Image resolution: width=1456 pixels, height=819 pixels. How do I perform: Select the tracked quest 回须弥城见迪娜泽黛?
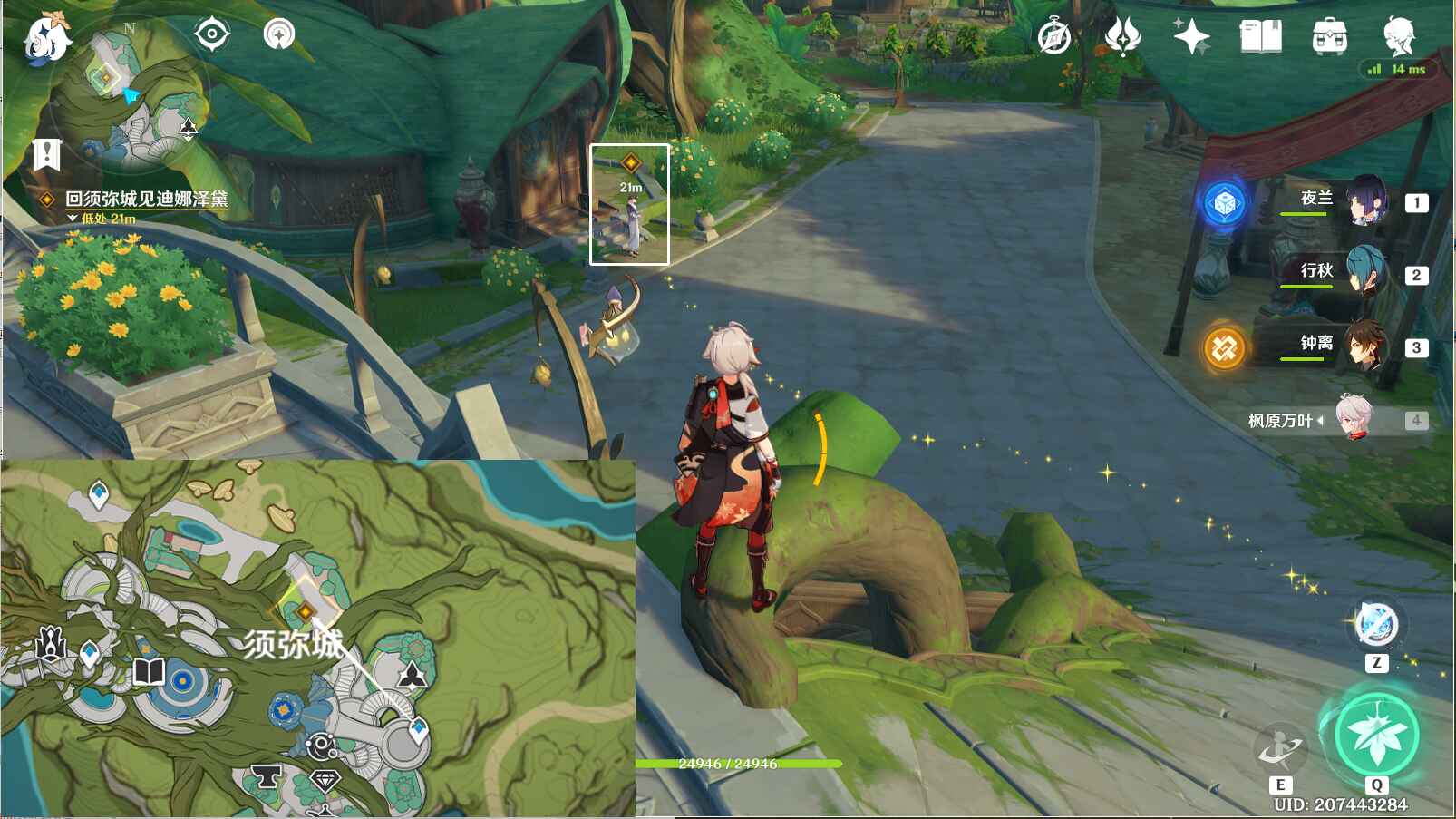145,199
